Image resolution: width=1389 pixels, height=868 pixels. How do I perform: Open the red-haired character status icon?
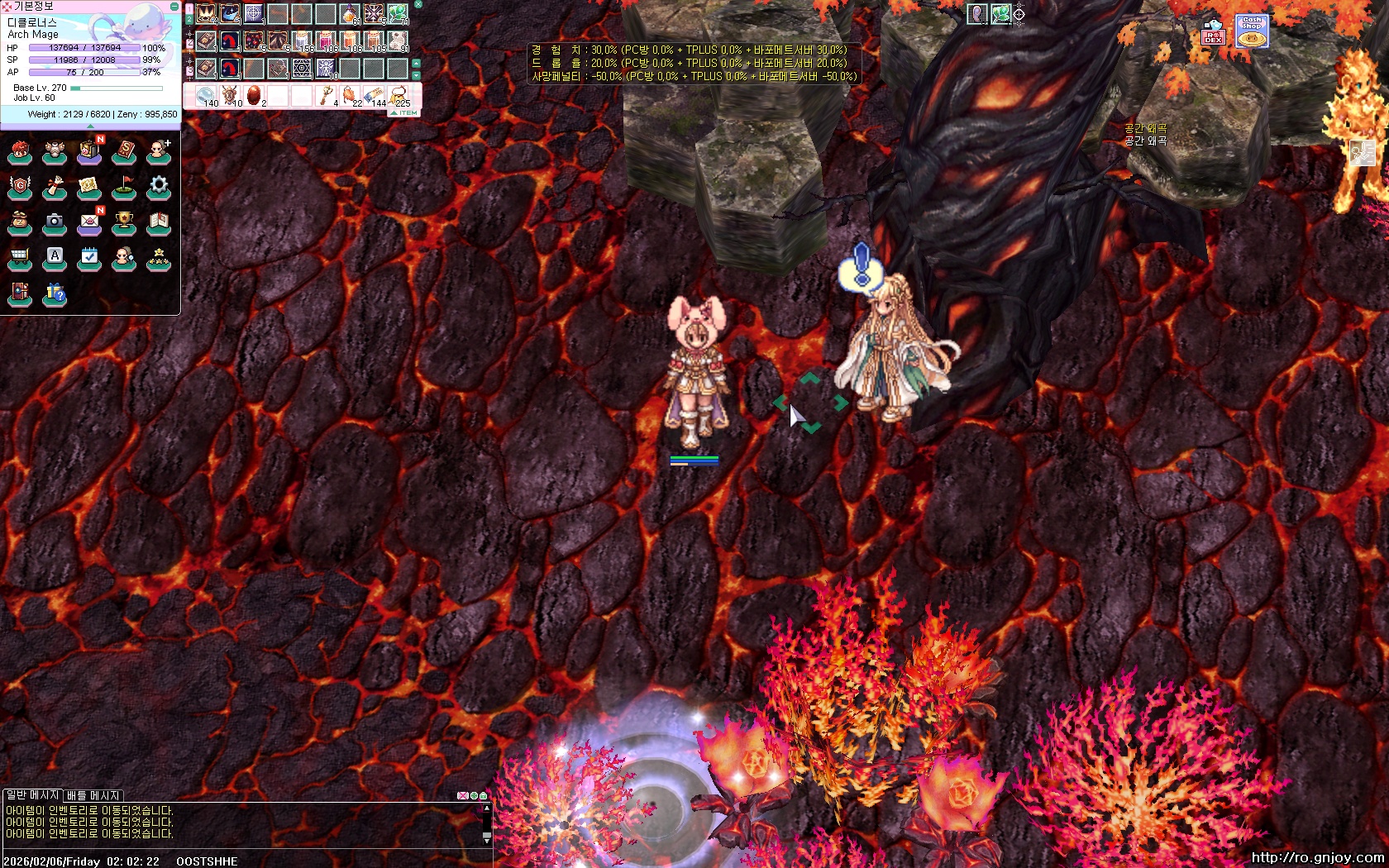click(20, 151)
